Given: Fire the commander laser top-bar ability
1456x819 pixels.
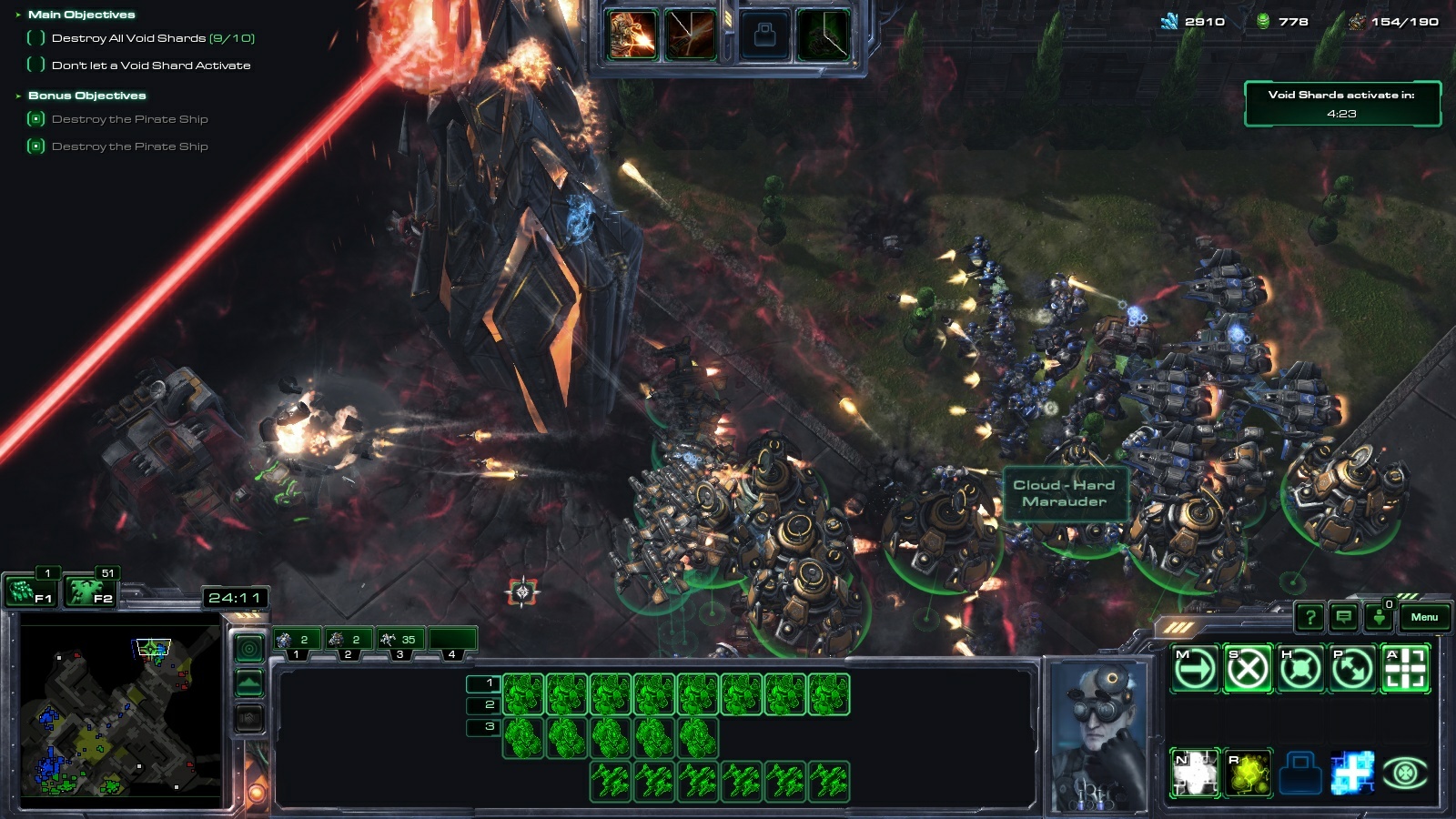Looking at the screenshot, I should tap(633, 35).
